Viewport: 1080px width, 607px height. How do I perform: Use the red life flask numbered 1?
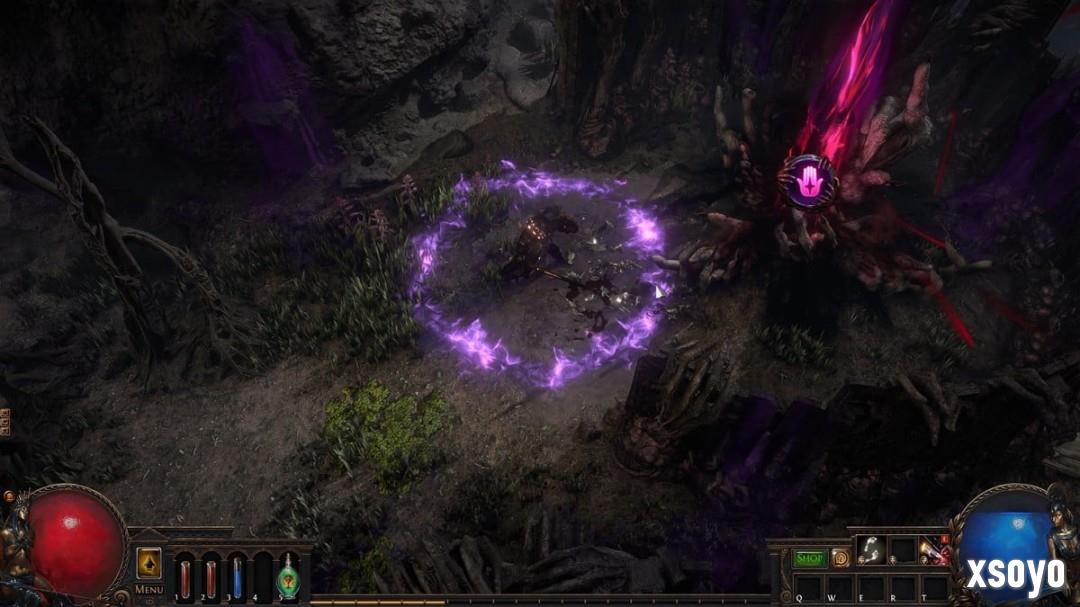coord(185,577)
